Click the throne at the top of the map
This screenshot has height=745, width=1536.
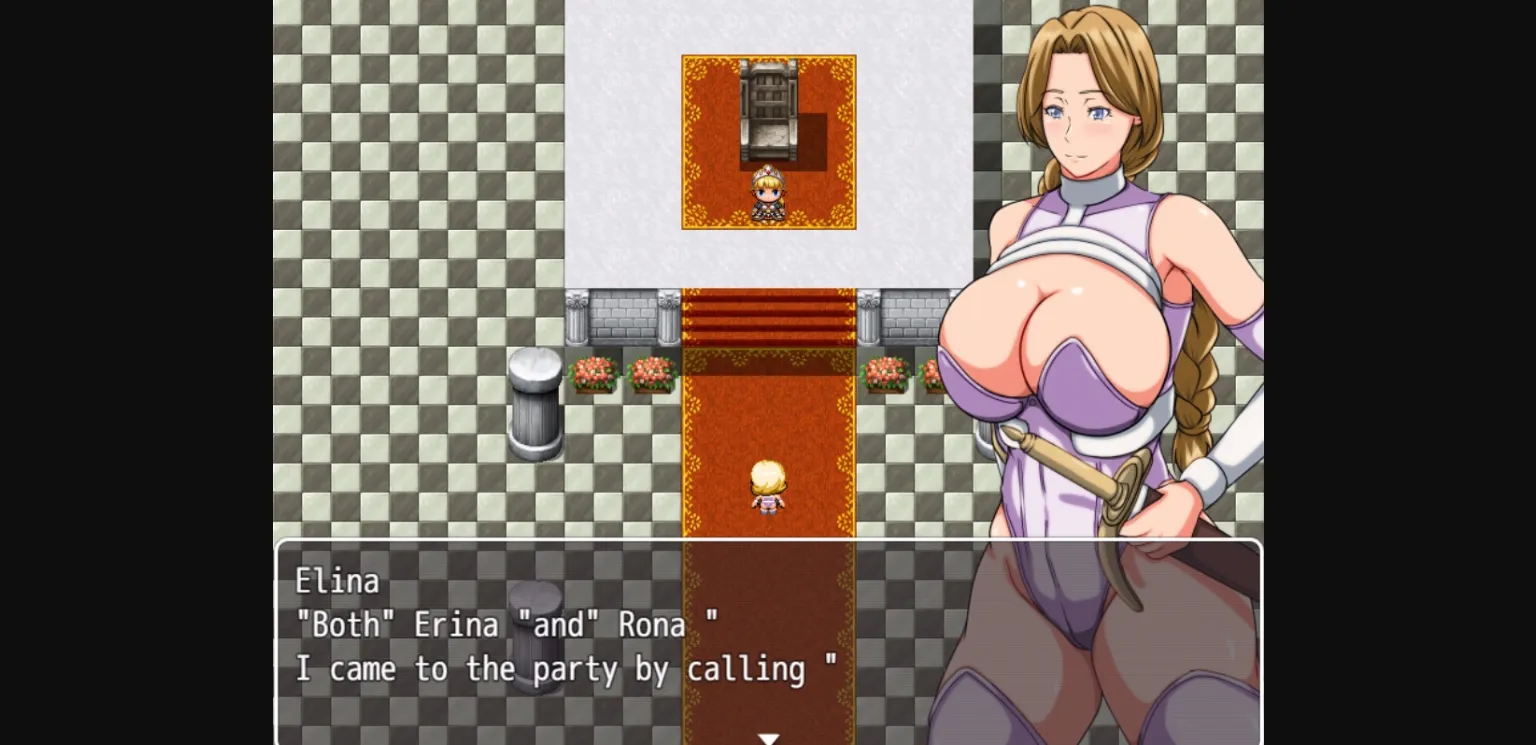pyautogui.click(x=768, y=110)
